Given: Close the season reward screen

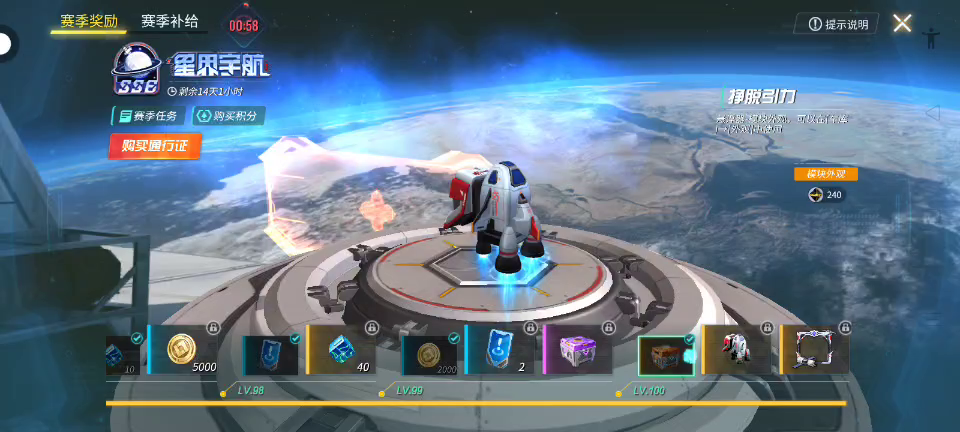Looking at the screenshot, I should click(x=902, y=23).
